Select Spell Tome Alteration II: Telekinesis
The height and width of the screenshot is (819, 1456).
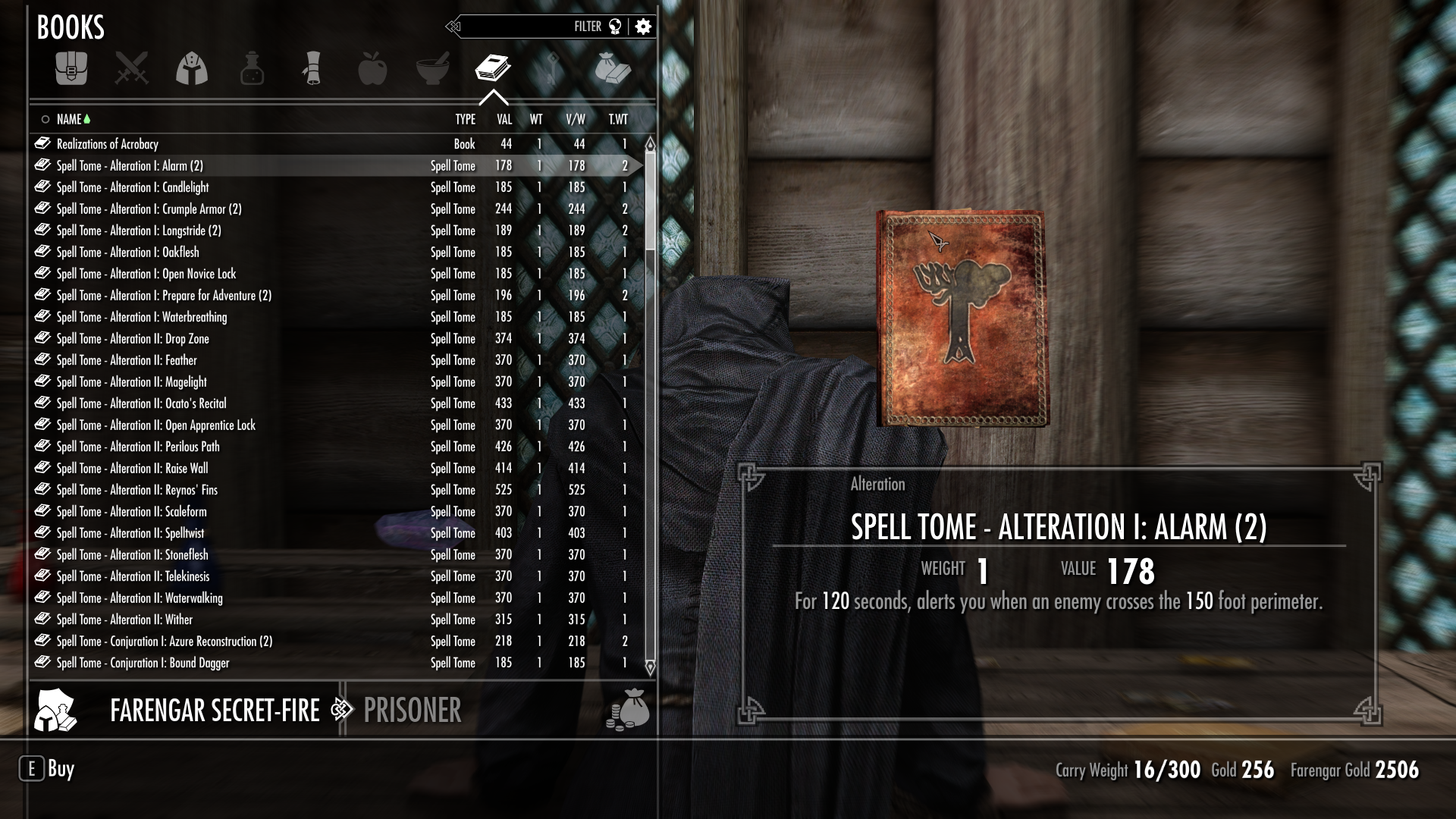coord(133,576)
